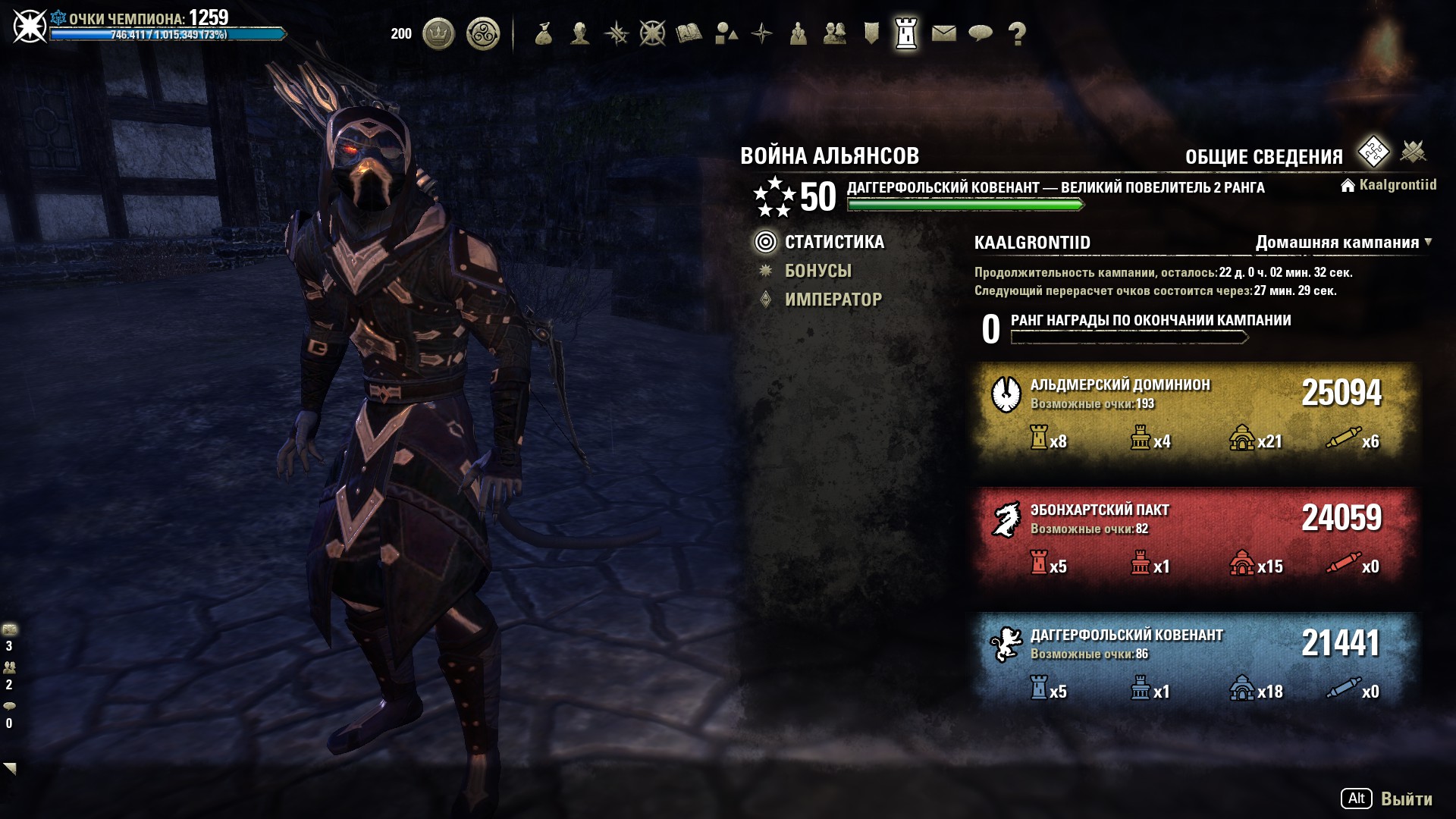Open the mail envelope icon
The image size is (1456, 819).
(943, 33)
